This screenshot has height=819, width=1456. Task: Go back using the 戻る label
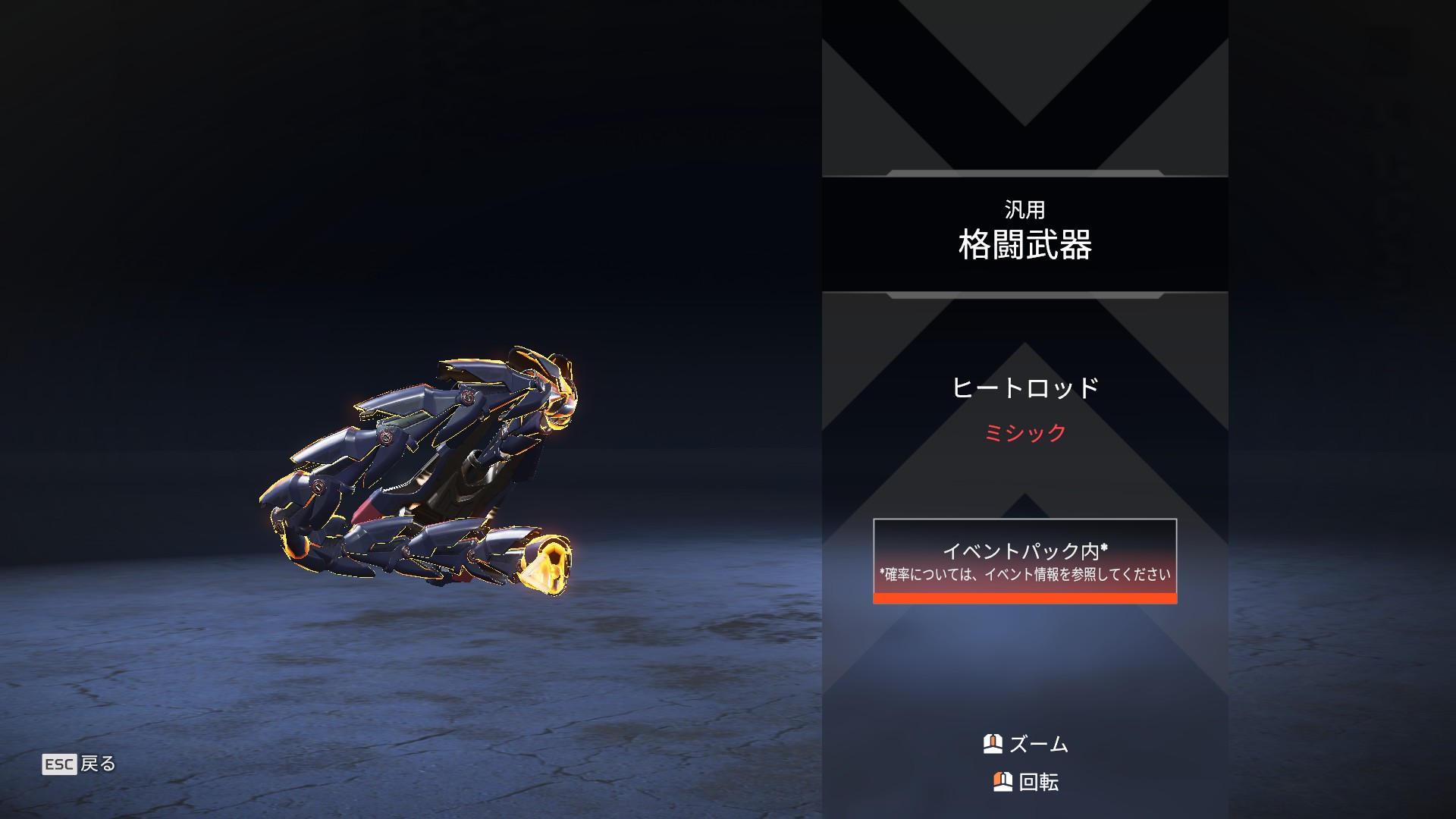(x=97, y=764)
